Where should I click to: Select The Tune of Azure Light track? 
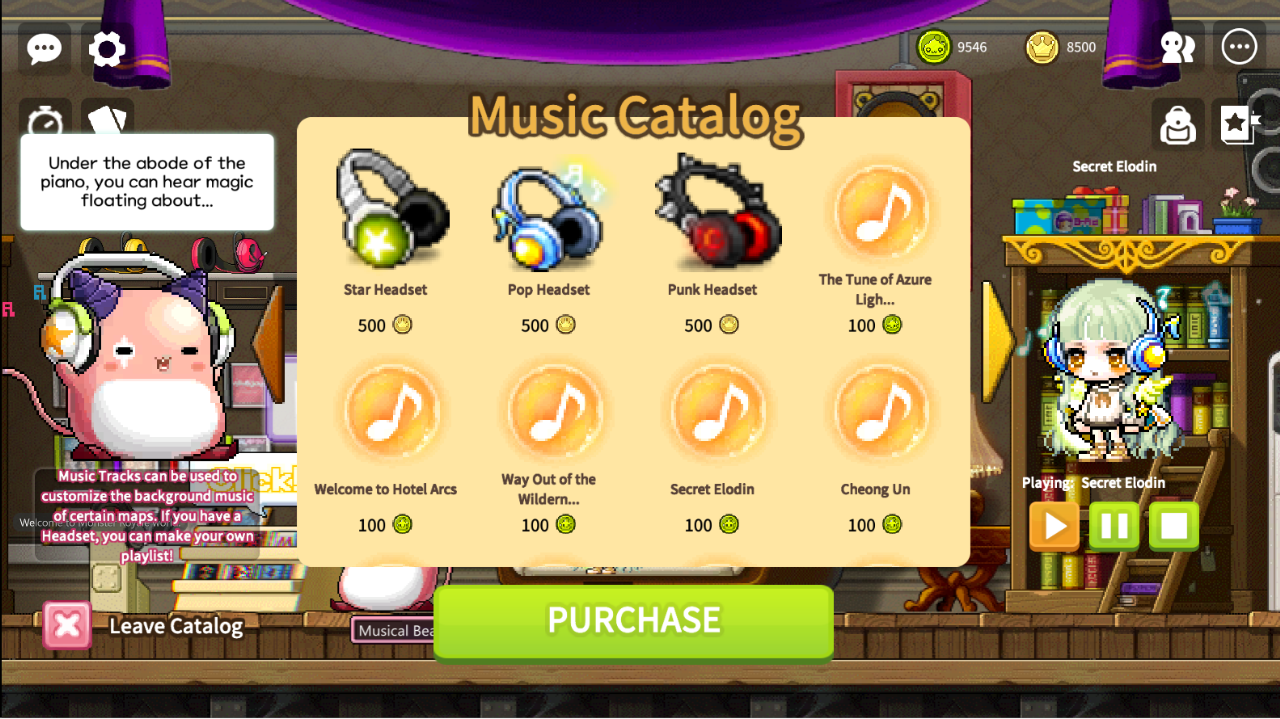tap(875, 212)
